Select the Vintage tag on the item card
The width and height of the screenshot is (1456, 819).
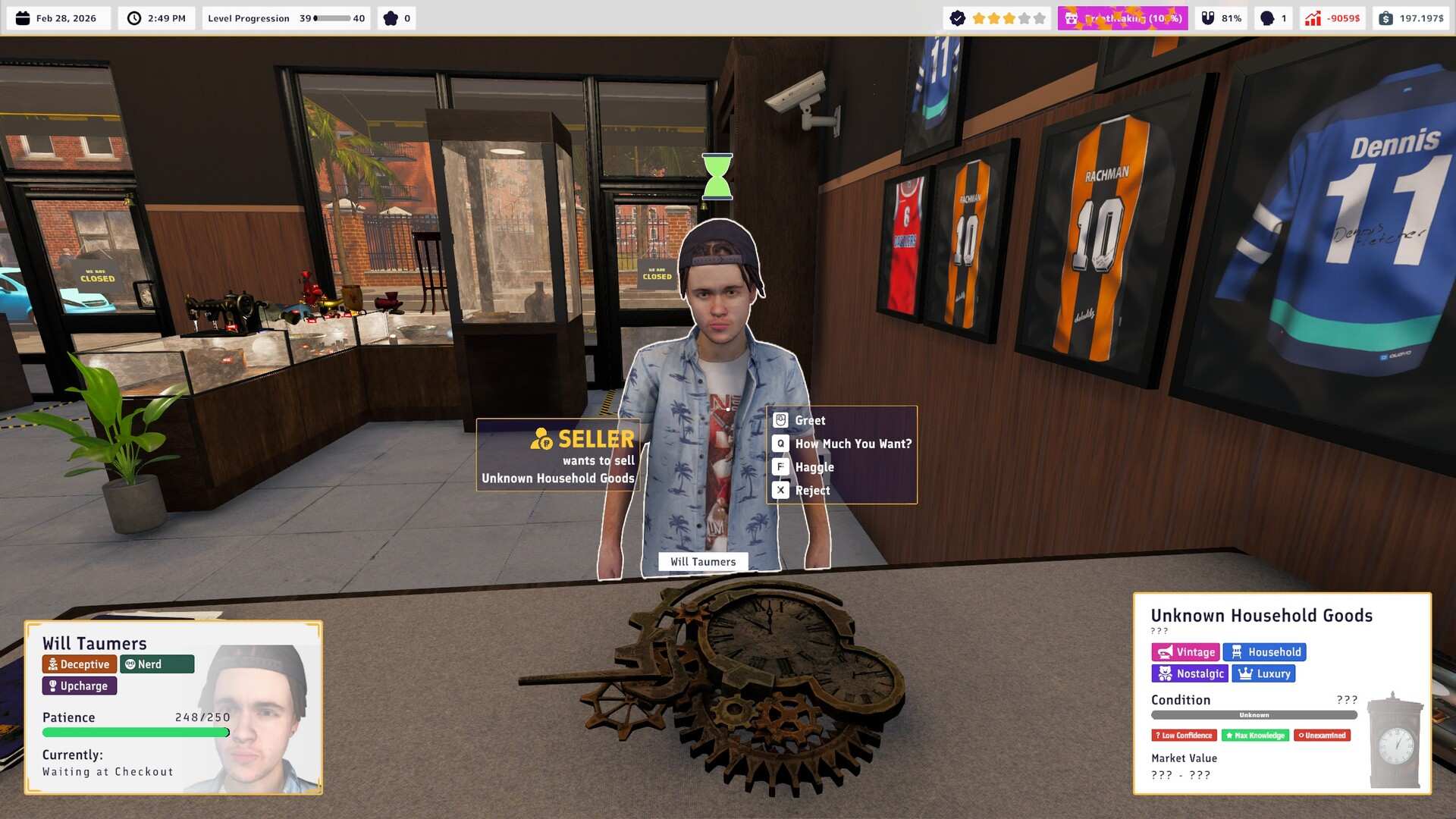point(1186,651)
